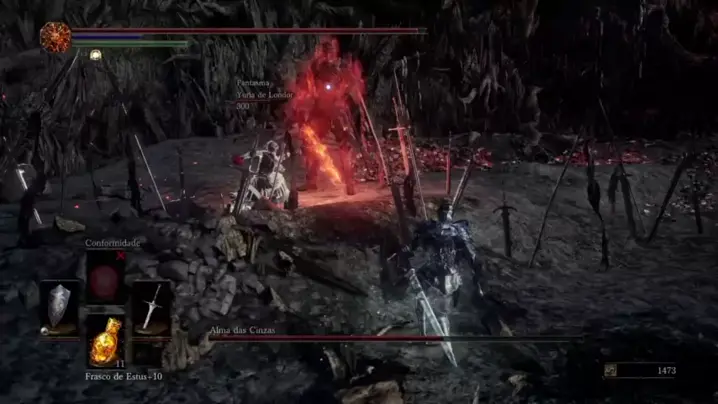Select the Frasco de Estus flask slot
This screenshot has height=404, width=718.
(x=105, y=342)
